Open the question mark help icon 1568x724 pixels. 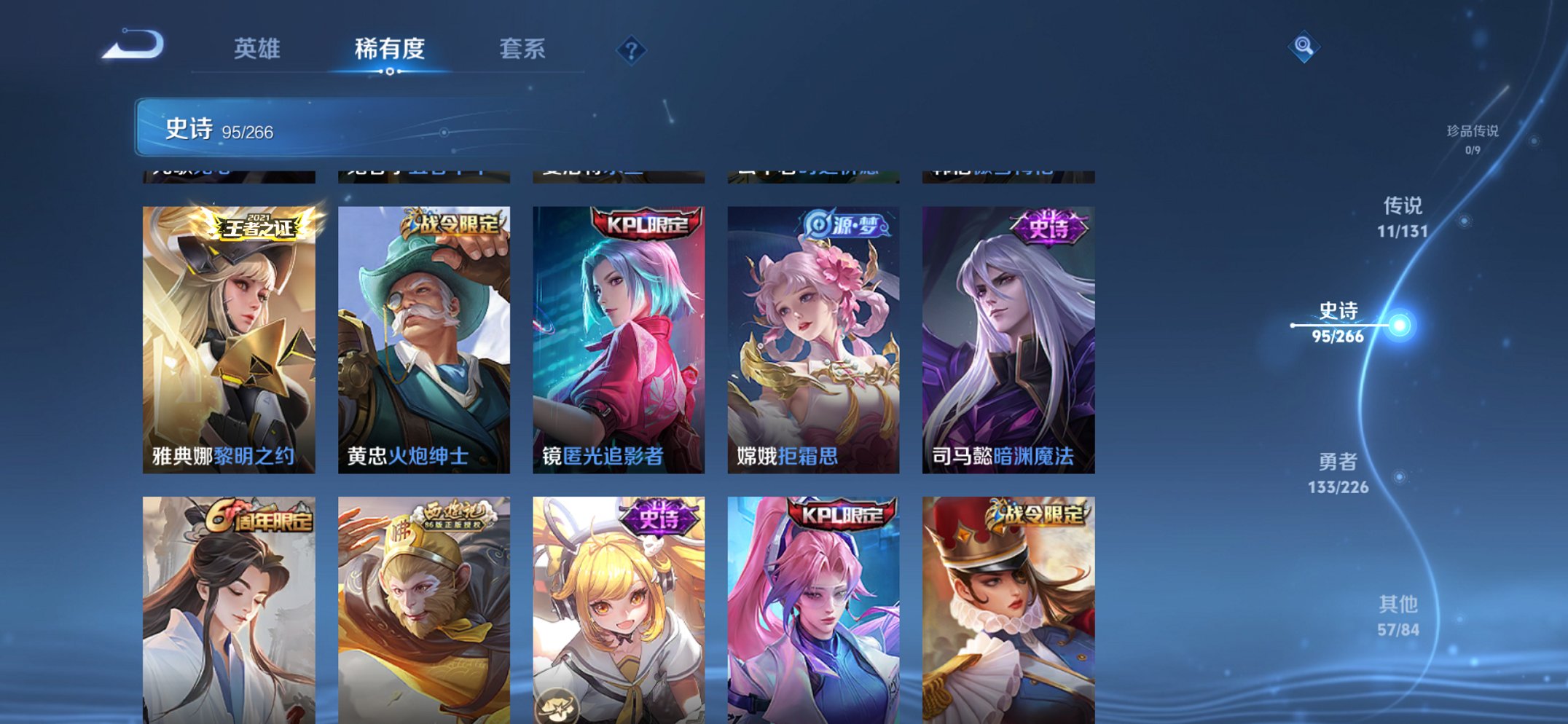(631, 50)
